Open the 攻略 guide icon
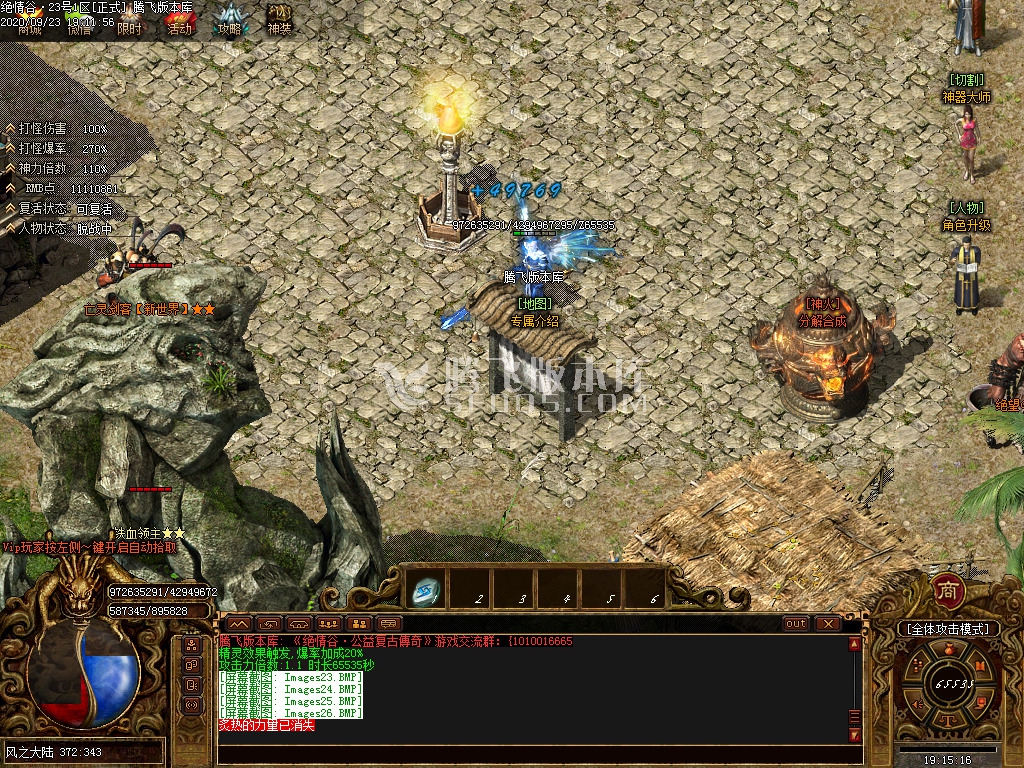 pyautogui.click(x=230, y=20)
